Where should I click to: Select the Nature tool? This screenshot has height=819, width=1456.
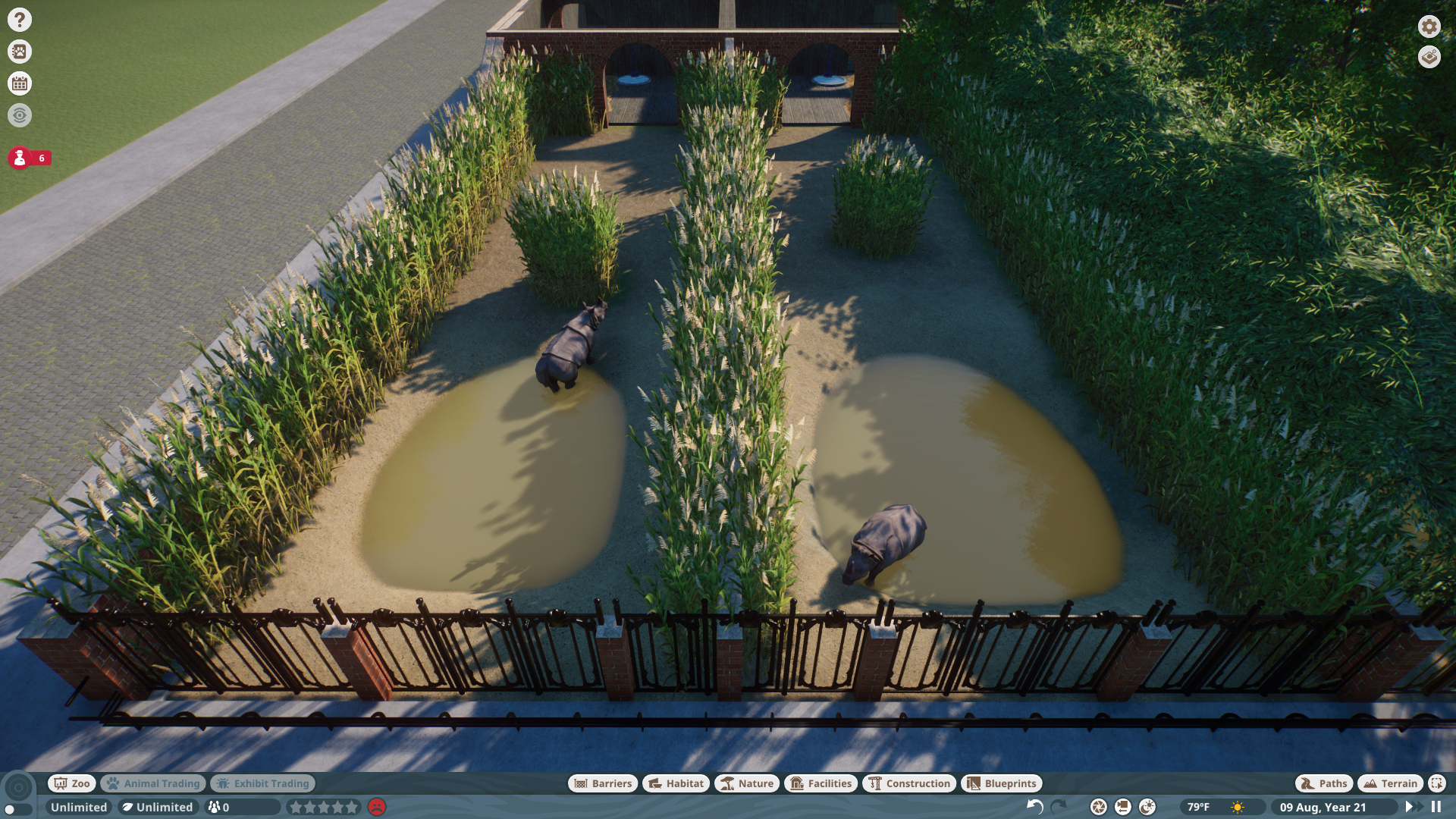tap(747, 783)
